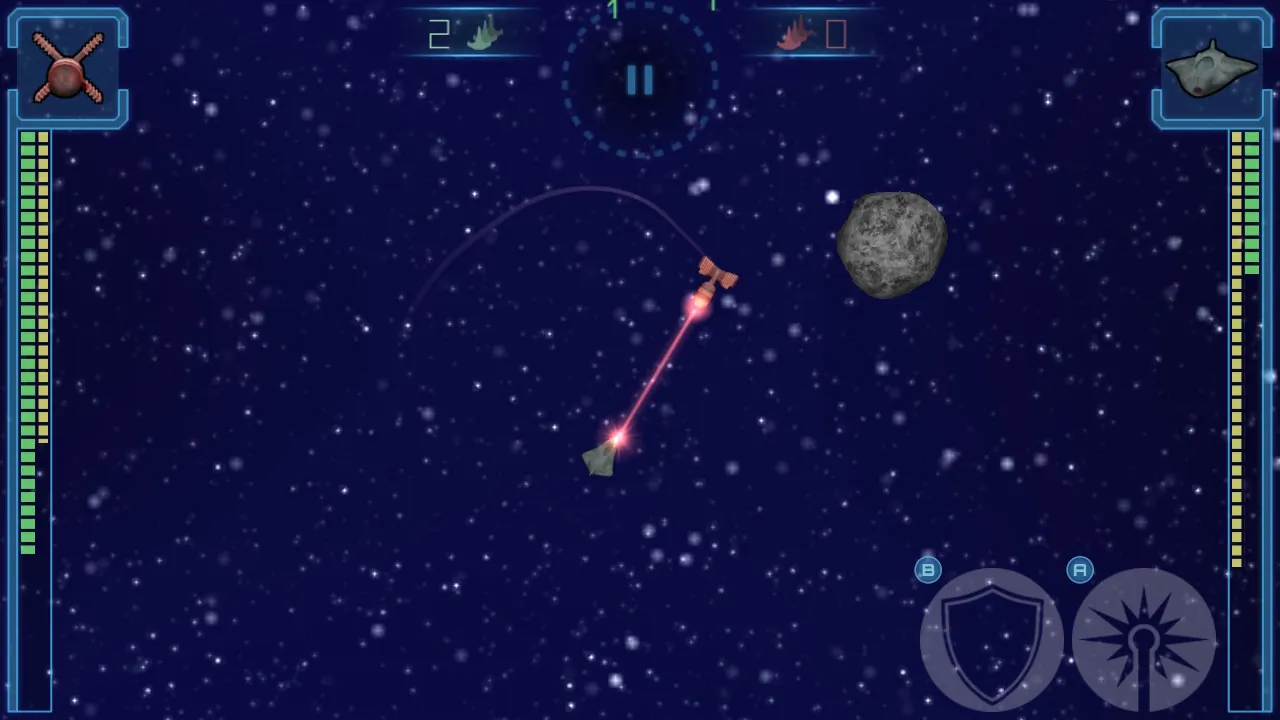The image size is (1280, 720).
Task: Tap the B badge on the shield control
Action: [927, 570]
